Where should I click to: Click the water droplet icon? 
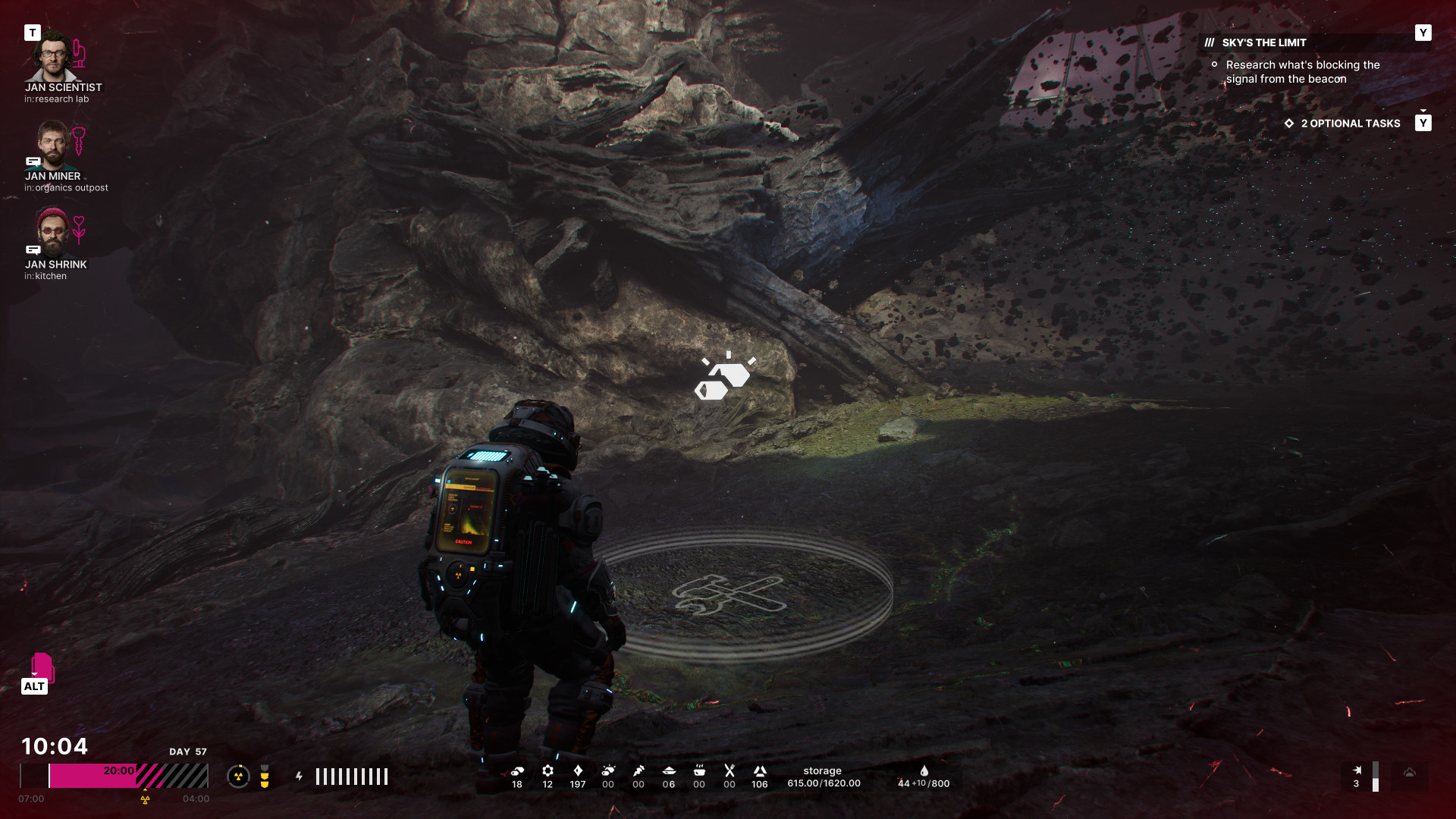[x=924, y=770]
